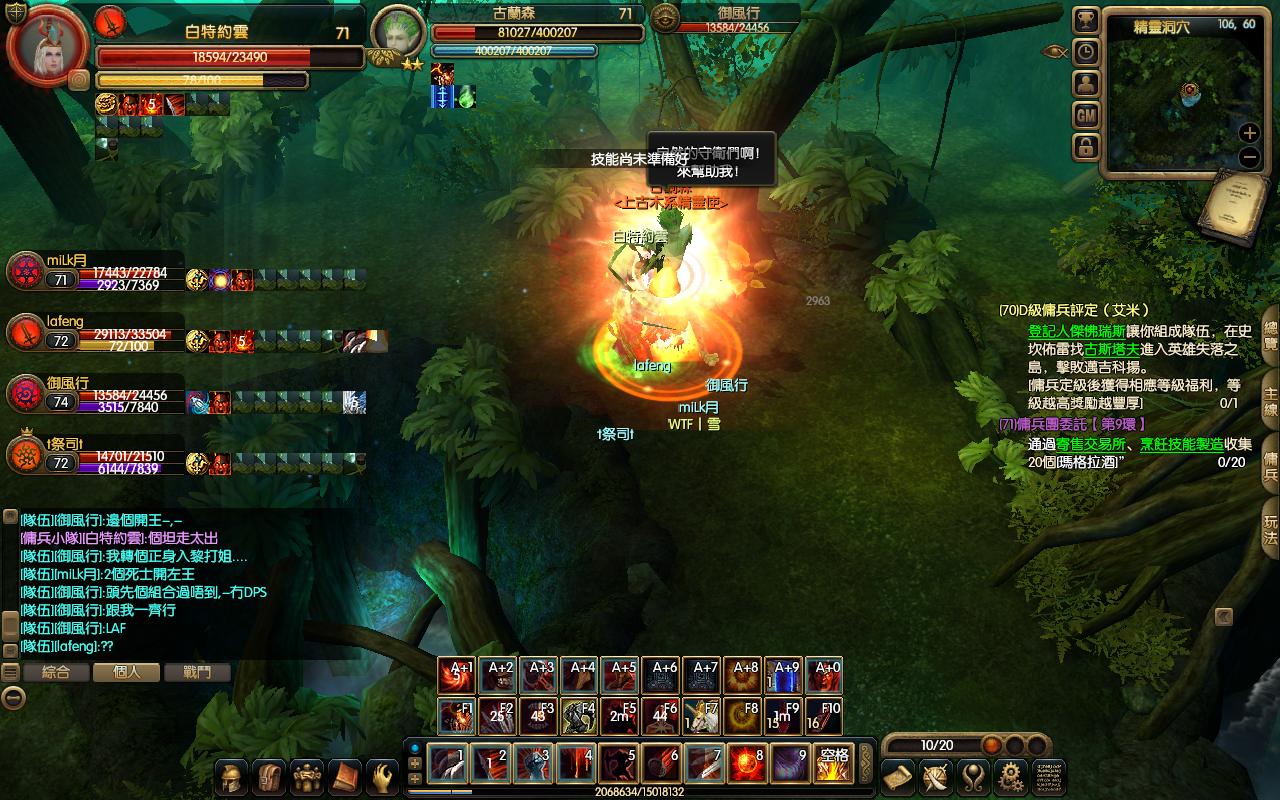Select the 個人 chat tab
The image size is (1280, 800).
pos(127,672)
